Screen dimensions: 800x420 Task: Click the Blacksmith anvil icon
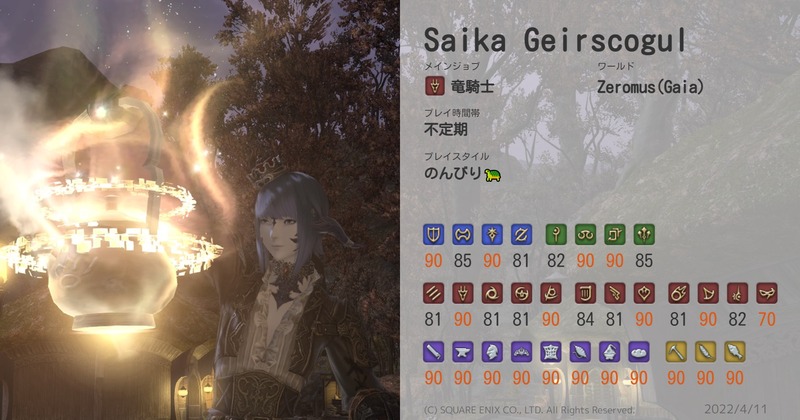click(x=463, y=352)
